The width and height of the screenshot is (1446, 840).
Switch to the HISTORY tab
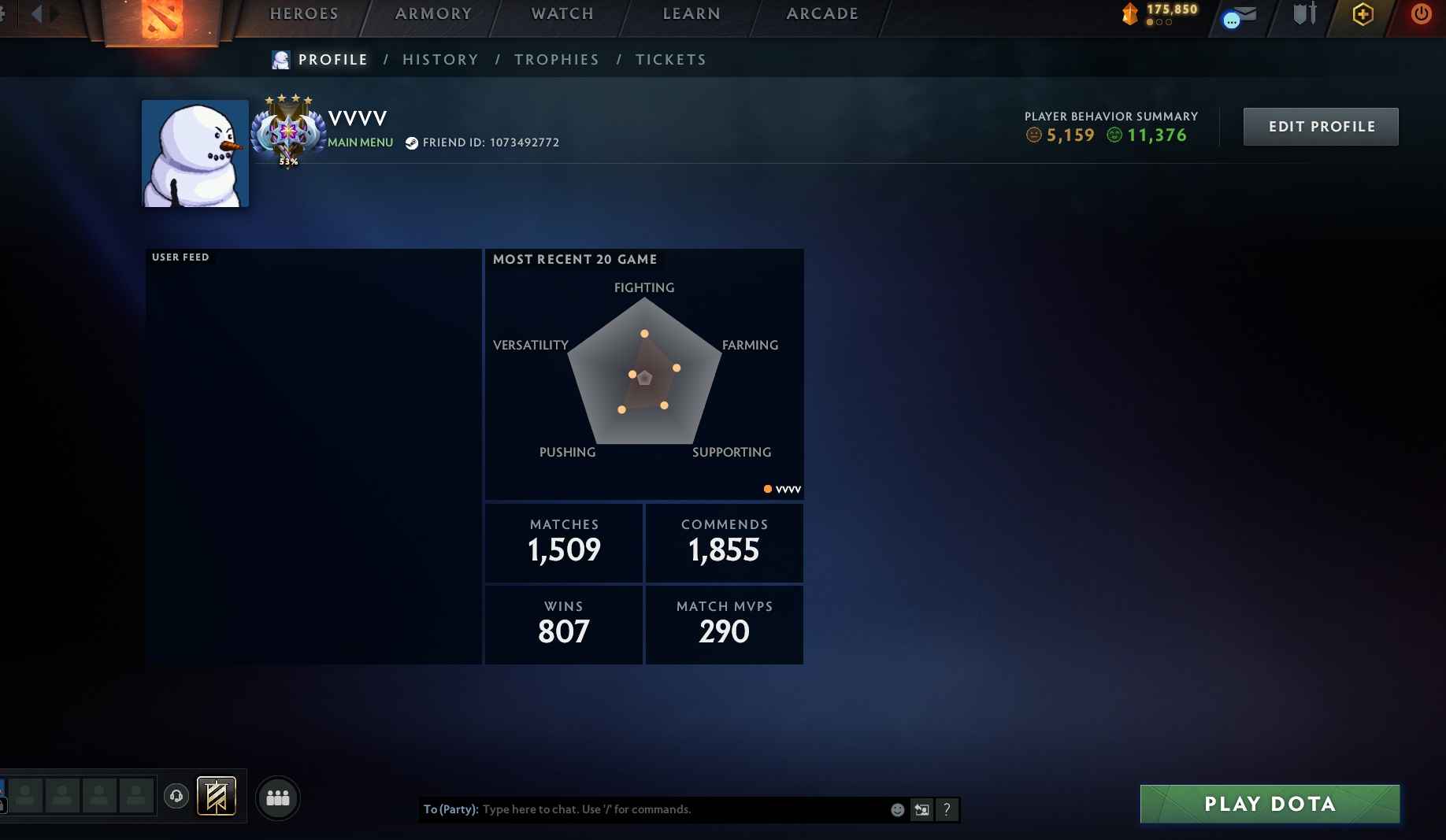pos(440,59)
